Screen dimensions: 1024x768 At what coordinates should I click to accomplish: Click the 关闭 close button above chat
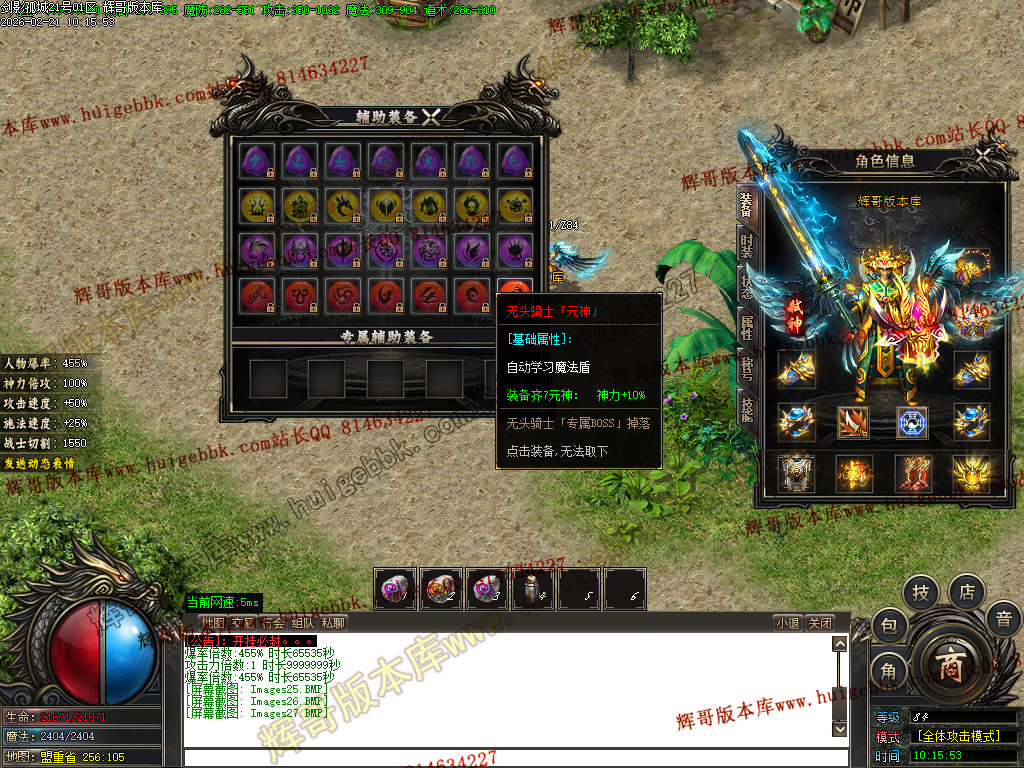(820, 623)
